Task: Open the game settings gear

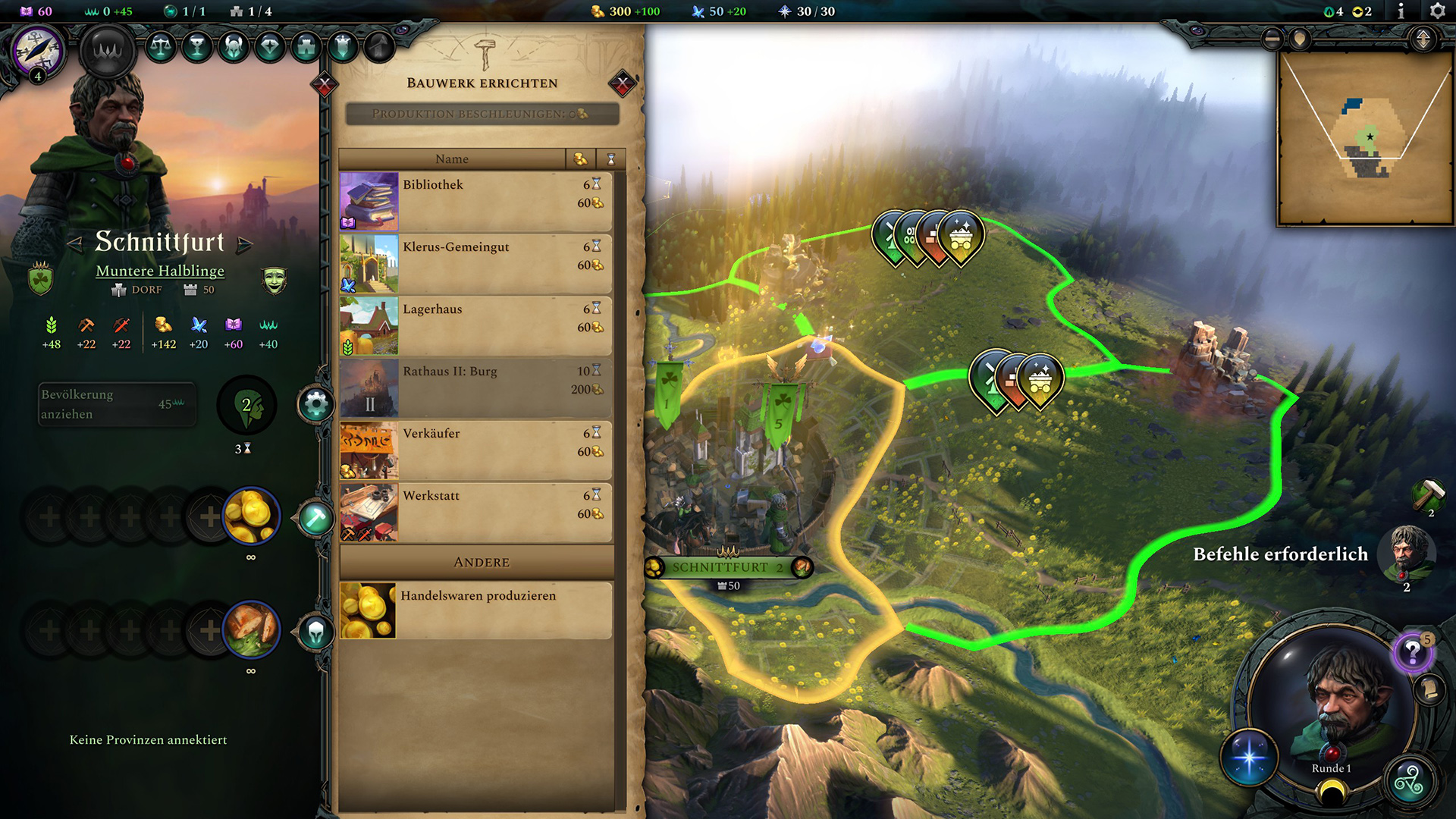Action: pos(1437,11)
